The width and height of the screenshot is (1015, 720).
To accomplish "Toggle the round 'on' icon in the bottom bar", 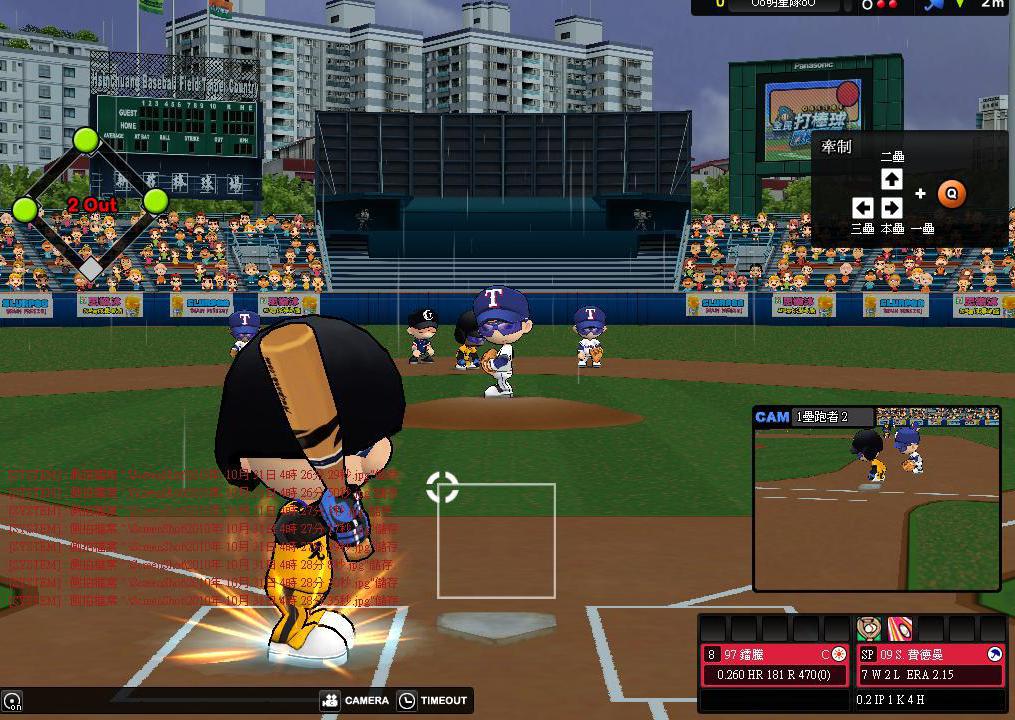I will [x=12, y=702].
